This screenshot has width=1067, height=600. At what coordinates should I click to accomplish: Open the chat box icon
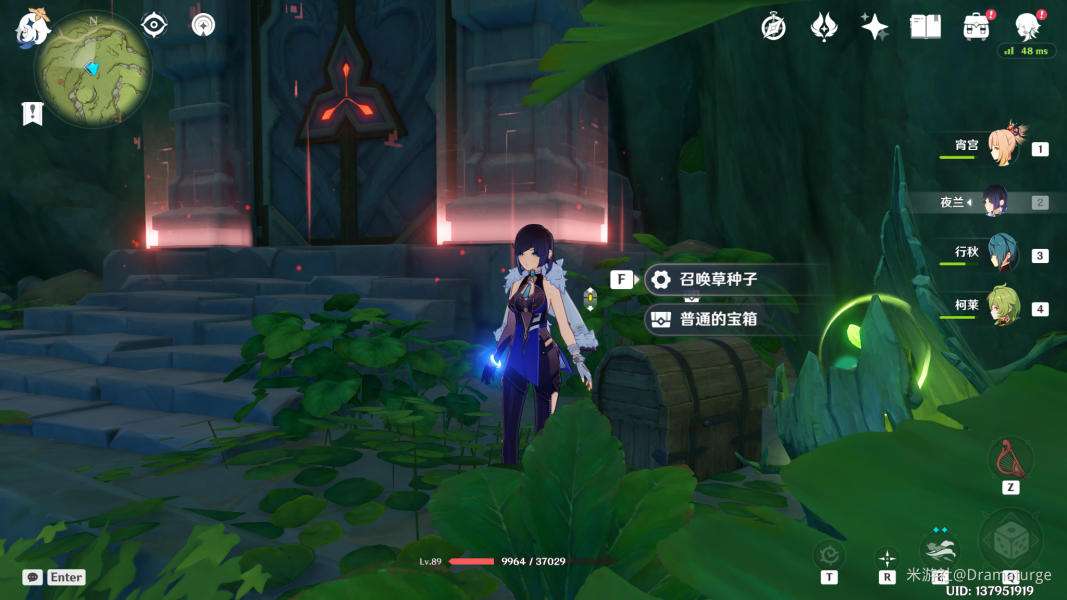tap(33, 577)
